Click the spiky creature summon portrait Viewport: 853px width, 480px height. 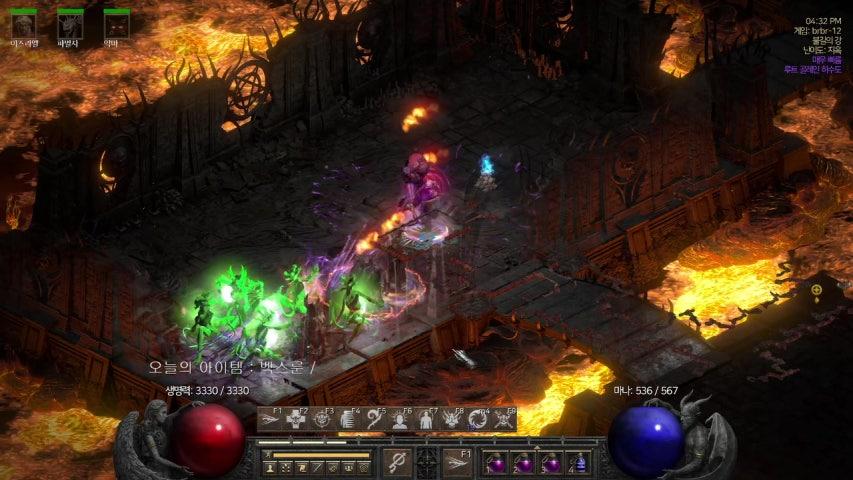point(70,26)
